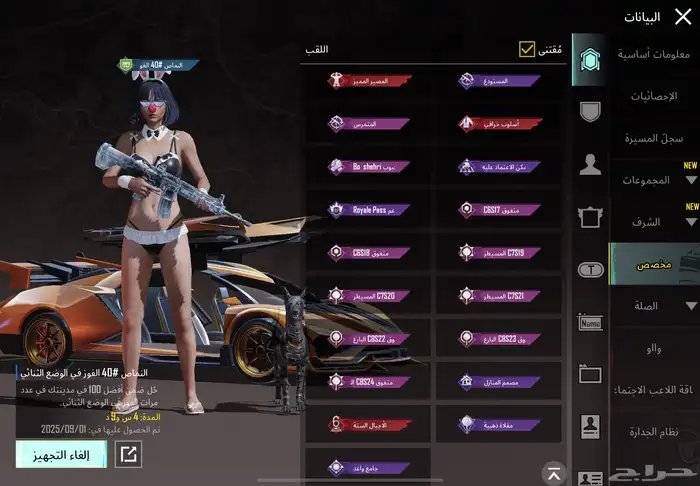Switch to the person silhouette icon tab
This screenshot has width=700, height=486.
coord(590,166)
